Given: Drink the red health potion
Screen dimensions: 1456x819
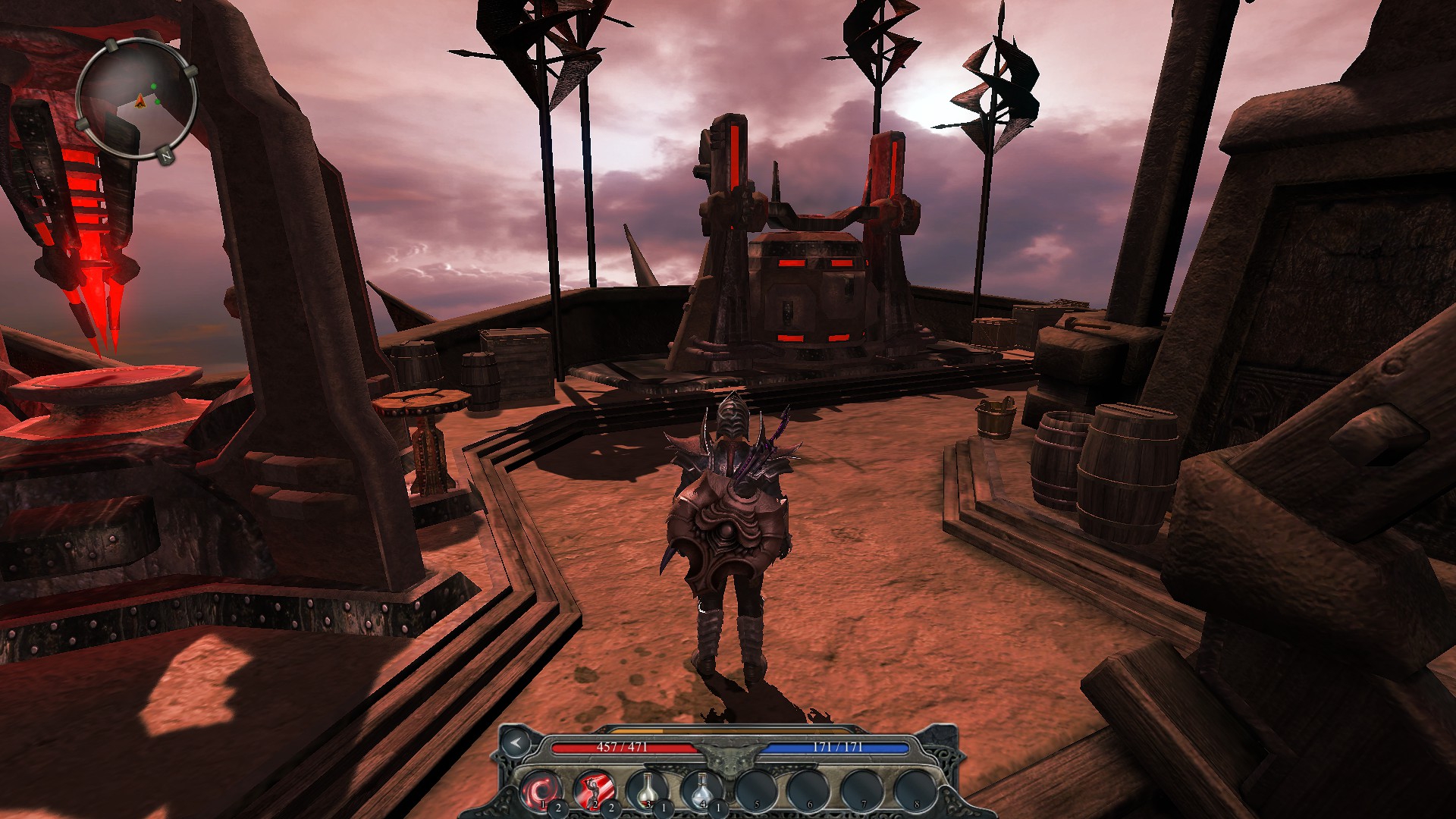Looking at the screenshot, I should coord(647,789).
